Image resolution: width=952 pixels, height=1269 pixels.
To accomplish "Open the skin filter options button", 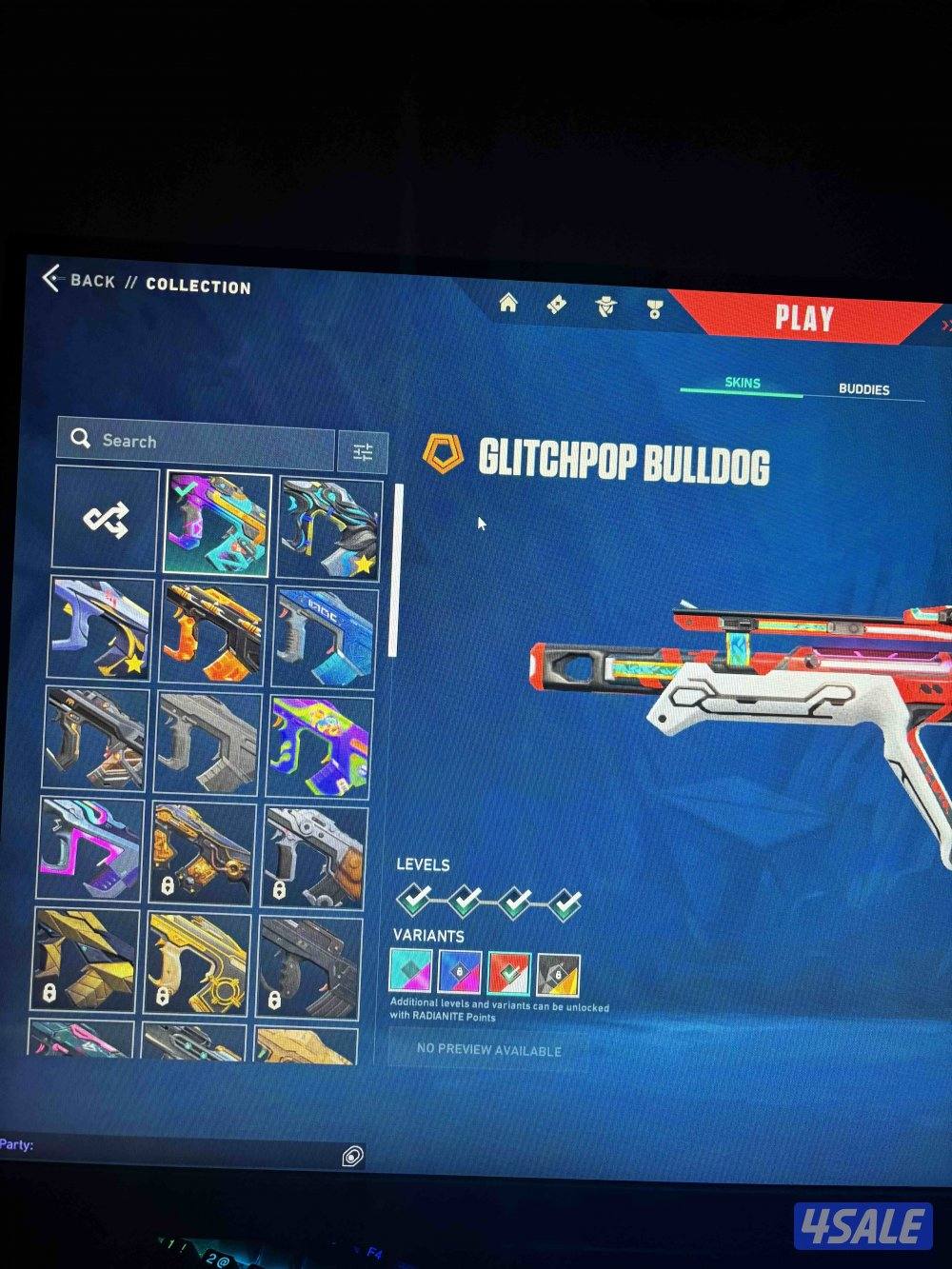I will click(x=363, y=452).
